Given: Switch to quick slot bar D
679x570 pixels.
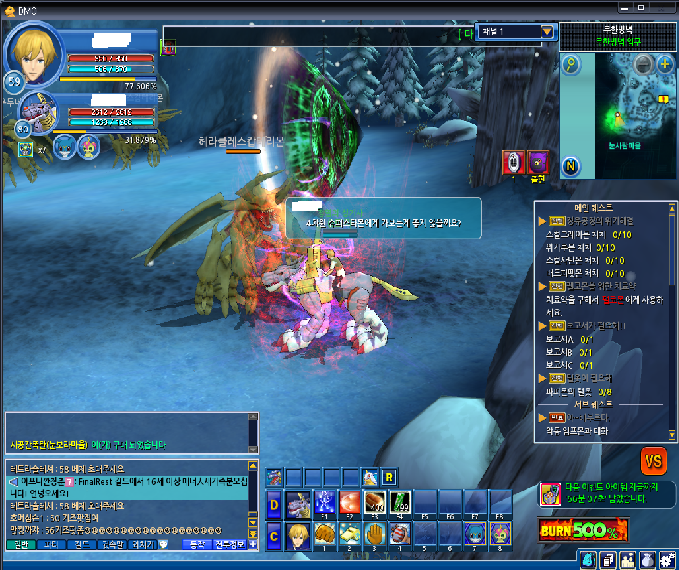Looking at the screenshot, I should point(274,504).
